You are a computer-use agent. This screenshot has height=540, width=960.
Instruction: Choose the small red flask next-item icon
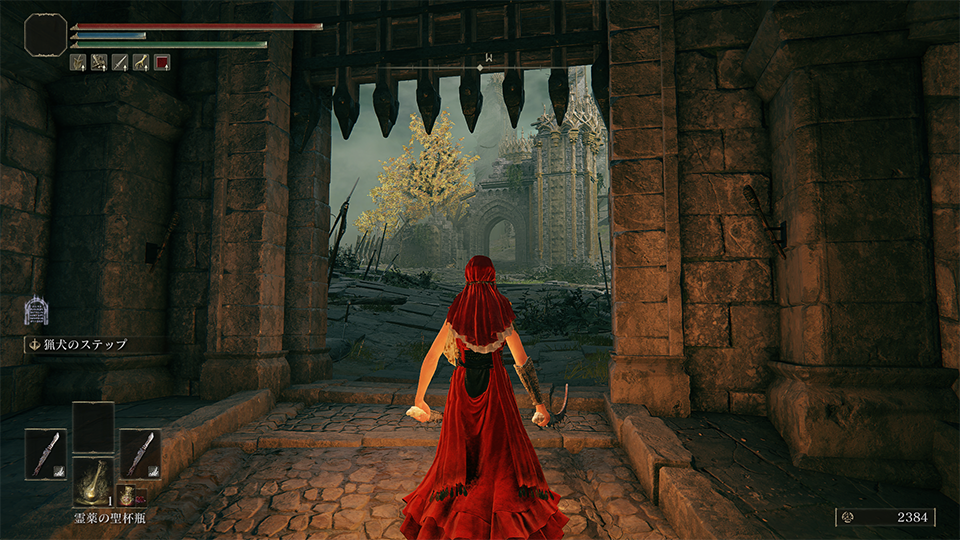tap(128, 495)
